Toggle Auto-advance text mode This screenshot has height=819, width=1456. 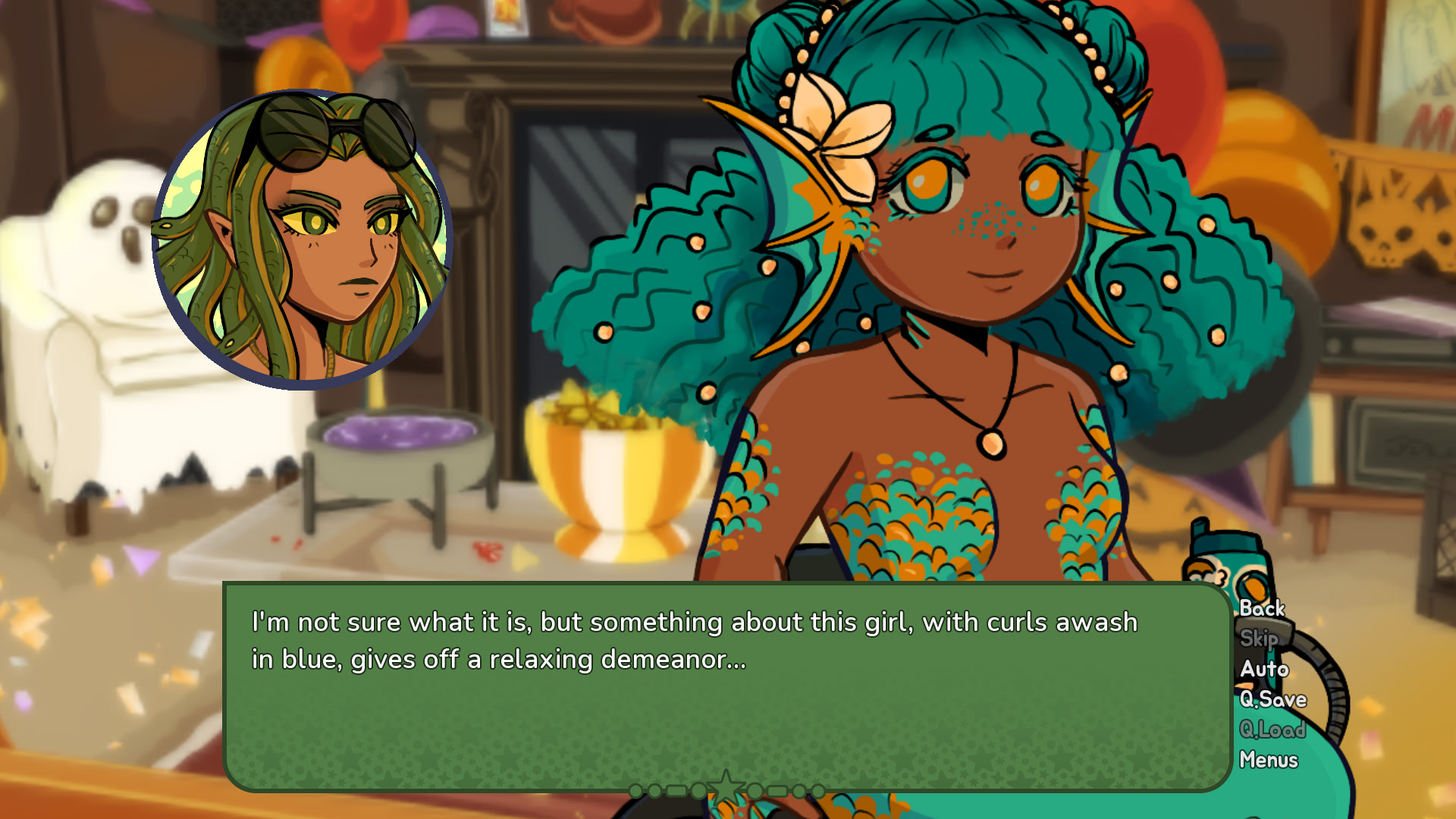click(x=1263, y=669)
